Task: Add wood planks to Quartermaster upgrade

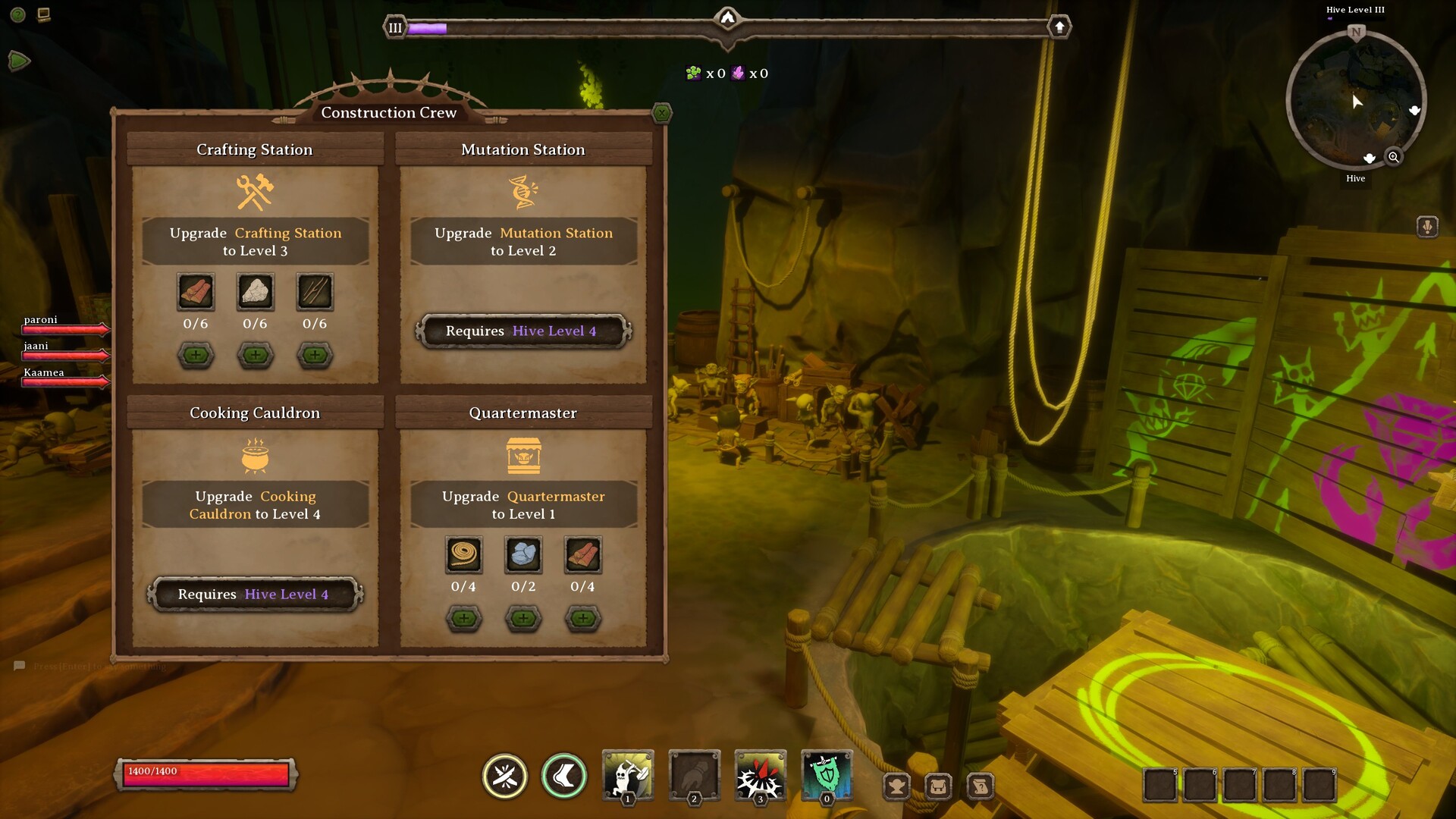Action: tap(582, 619)
